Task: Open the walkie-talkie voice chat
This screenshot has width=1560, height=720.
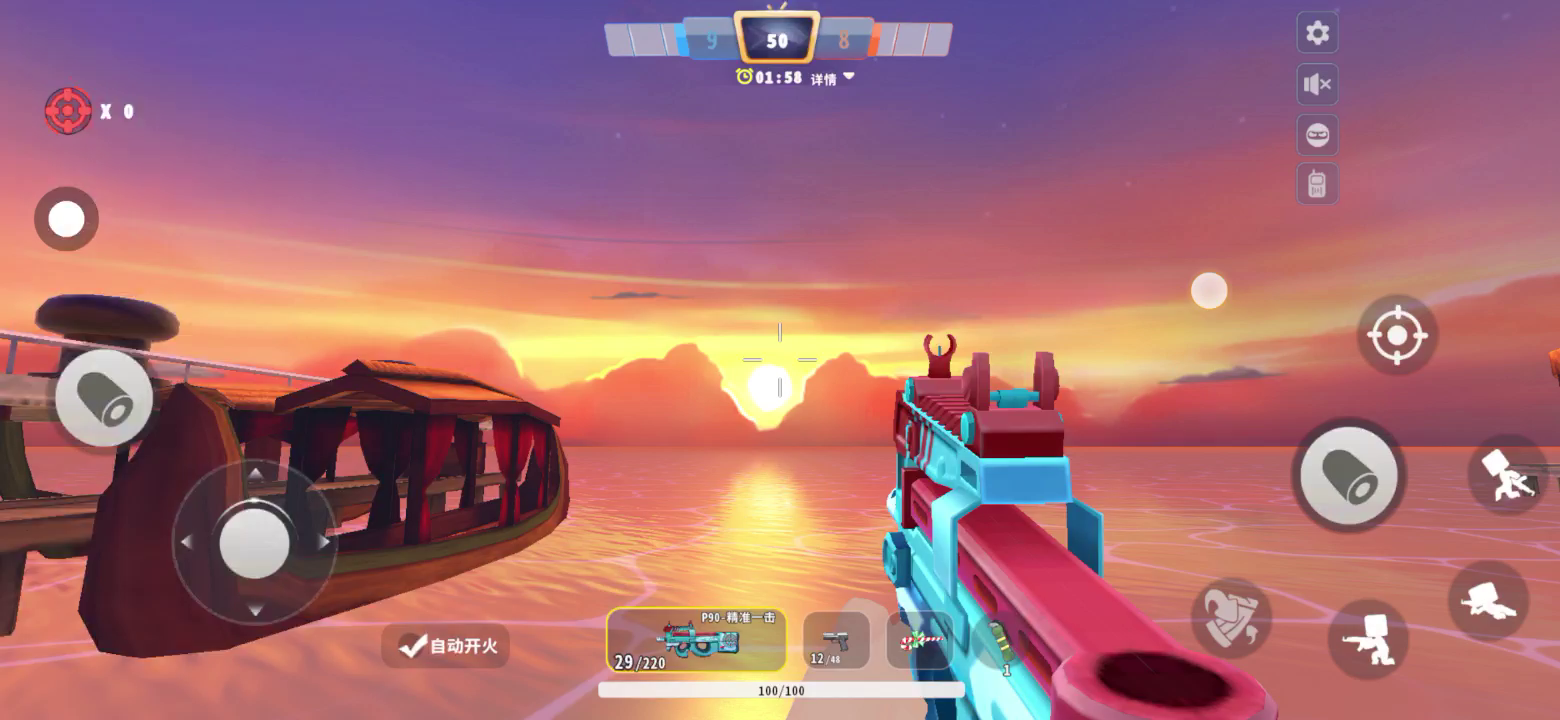Action: [1317, 185]
